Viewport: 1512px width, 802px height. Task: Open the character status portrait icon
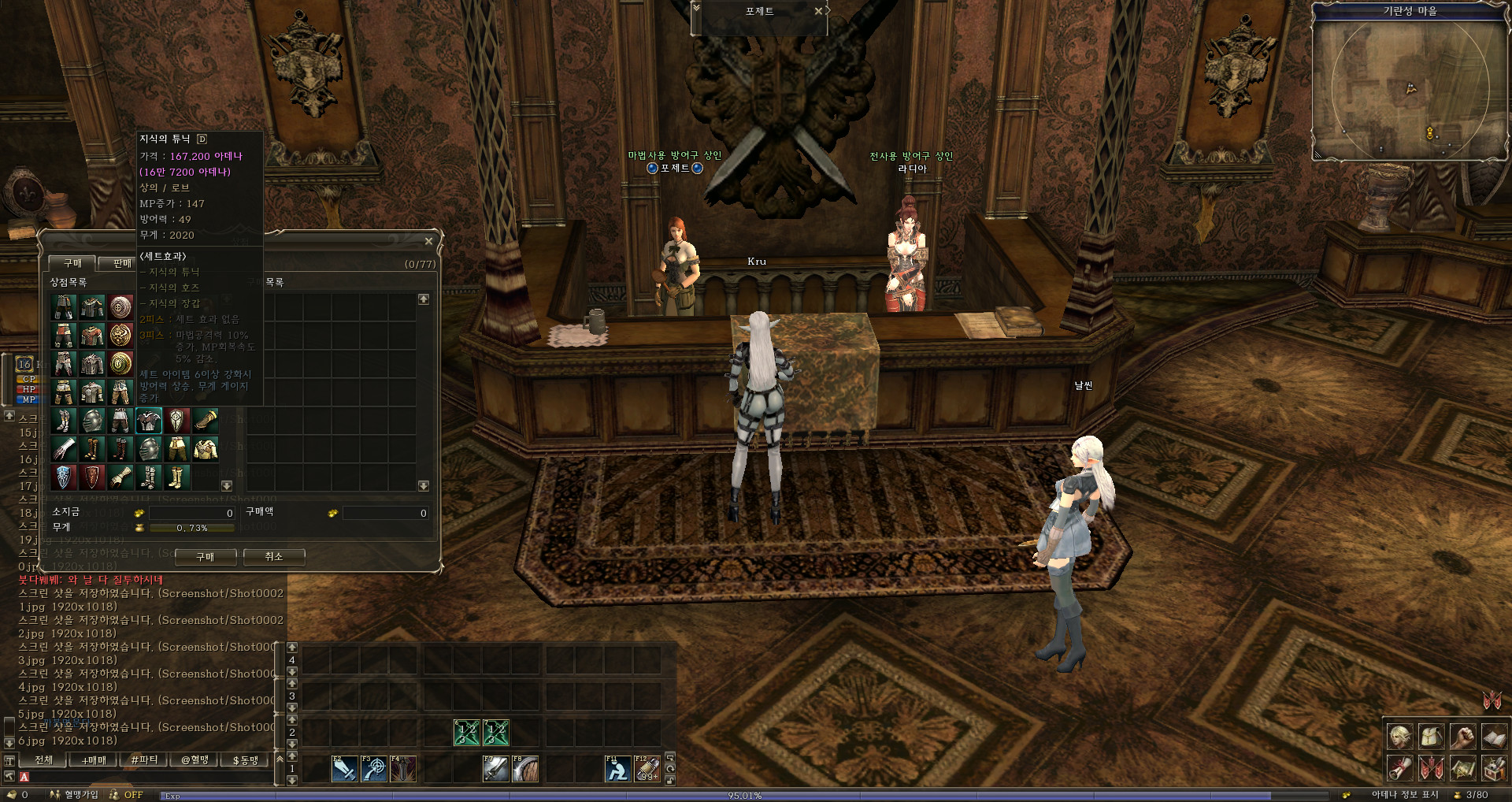[x=1399, y=737]
